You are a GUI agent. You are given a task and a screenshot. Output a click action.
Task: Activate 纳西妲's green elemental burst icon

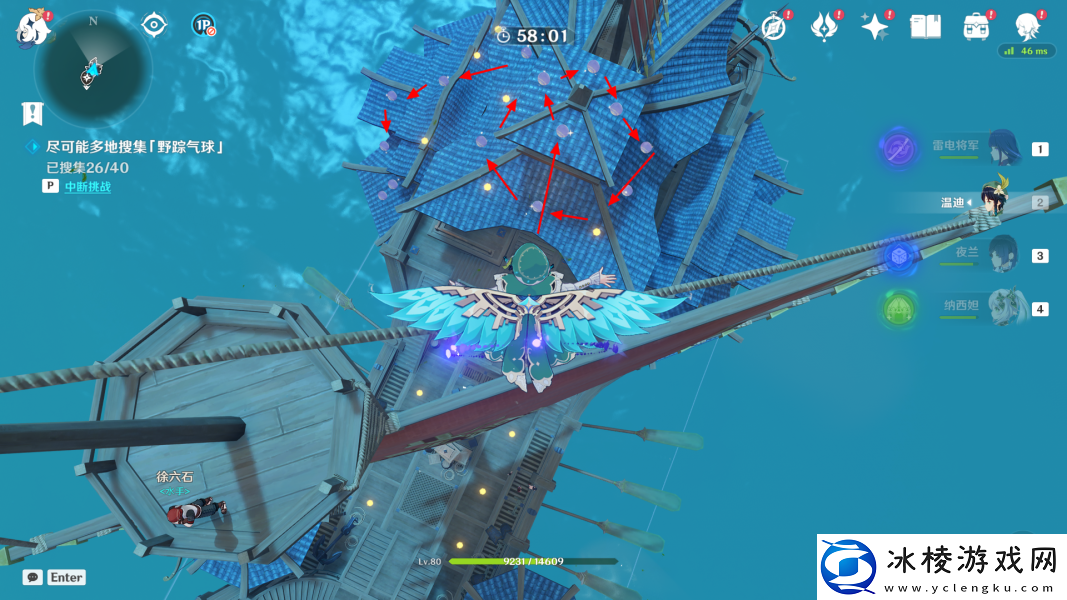point(898,308)
